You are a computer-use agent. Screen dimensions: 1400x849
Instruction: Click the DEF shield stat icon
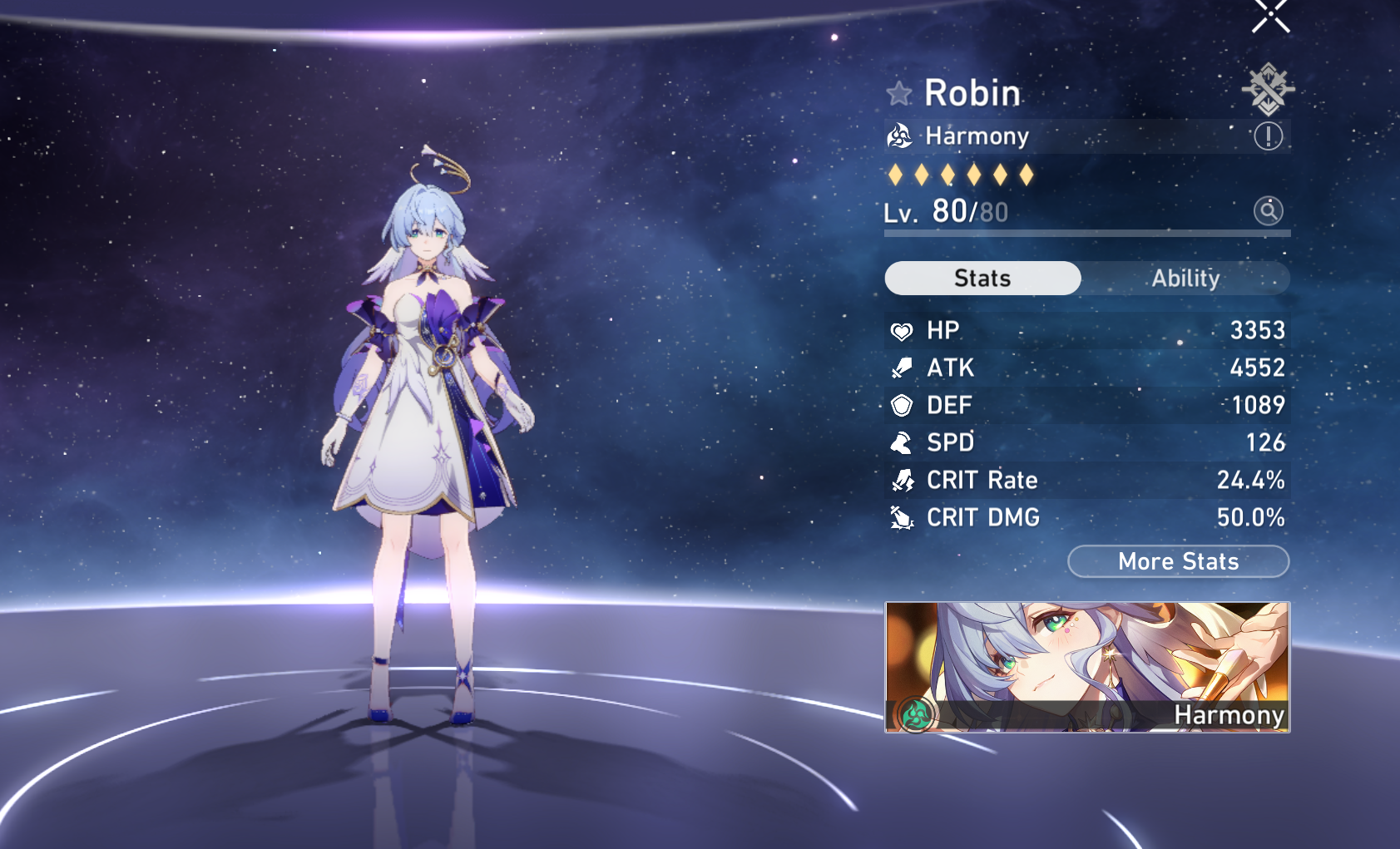click(902, 405)
